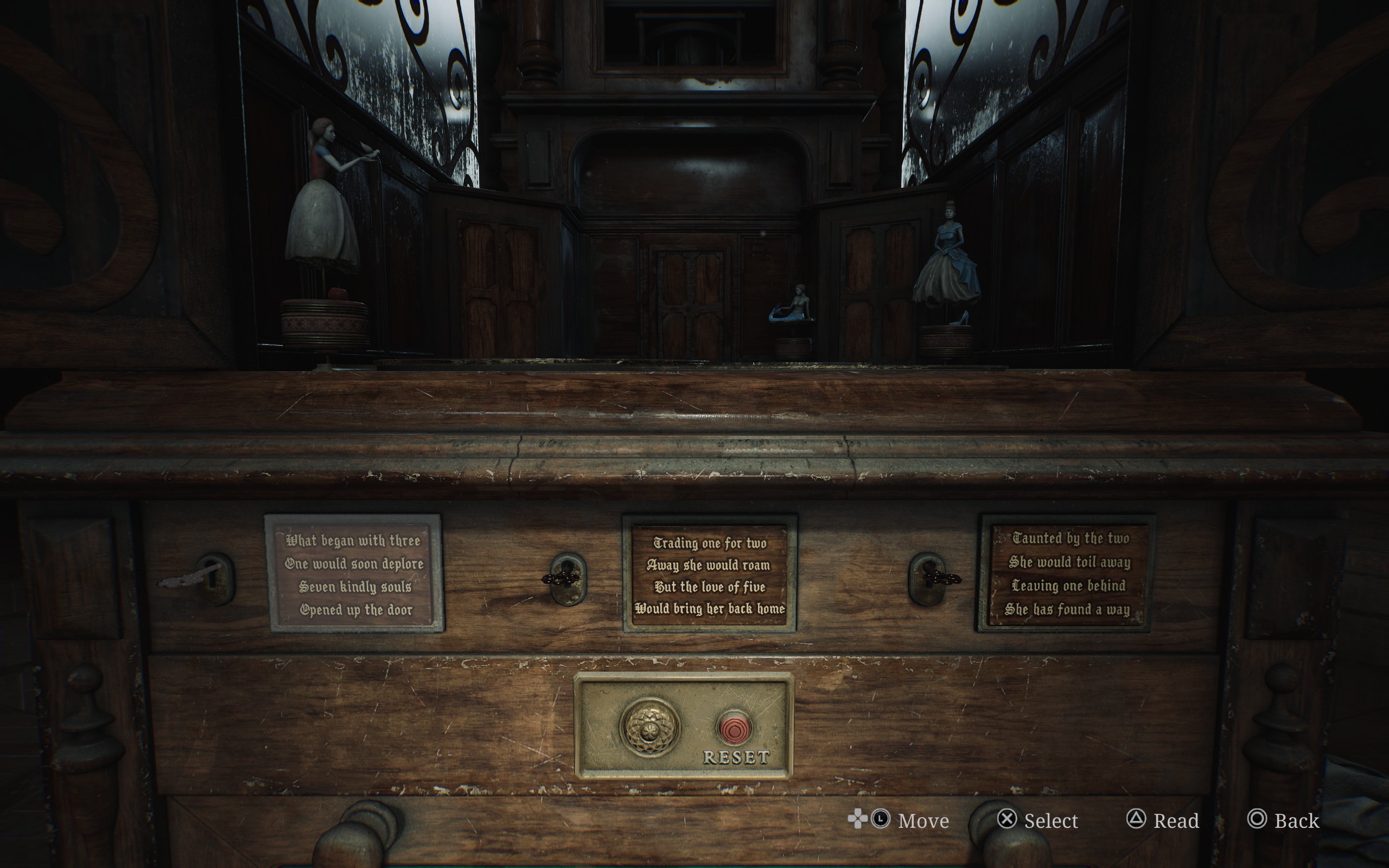
Task: Read the "Taunted by the two" plaque
Action: [x=1066, y=573]
